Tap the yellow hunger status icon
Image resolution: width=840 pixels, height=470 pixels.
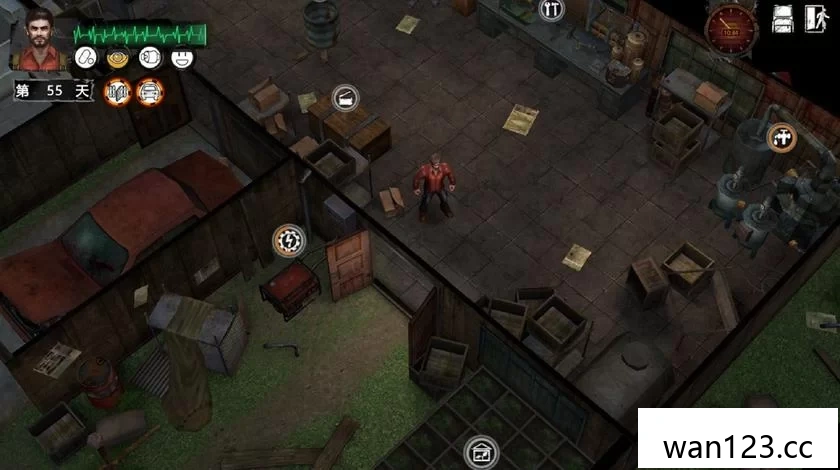118,57
